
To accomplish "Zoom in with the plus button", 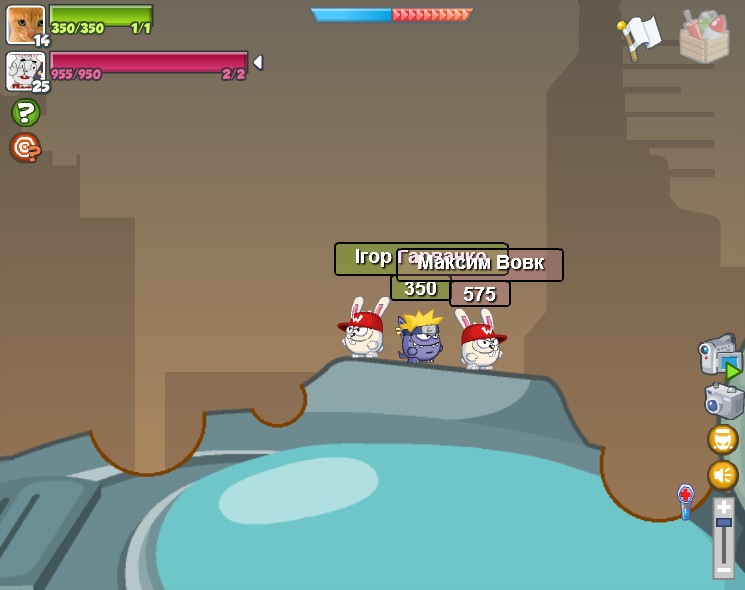I will pos(723,508).
